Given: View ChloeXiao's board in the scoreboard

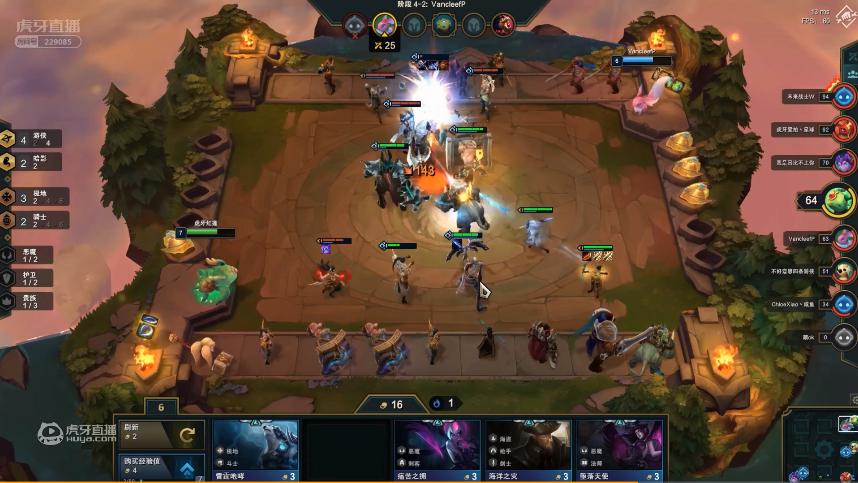Looking at the screenshot, I should click(845, 303).
